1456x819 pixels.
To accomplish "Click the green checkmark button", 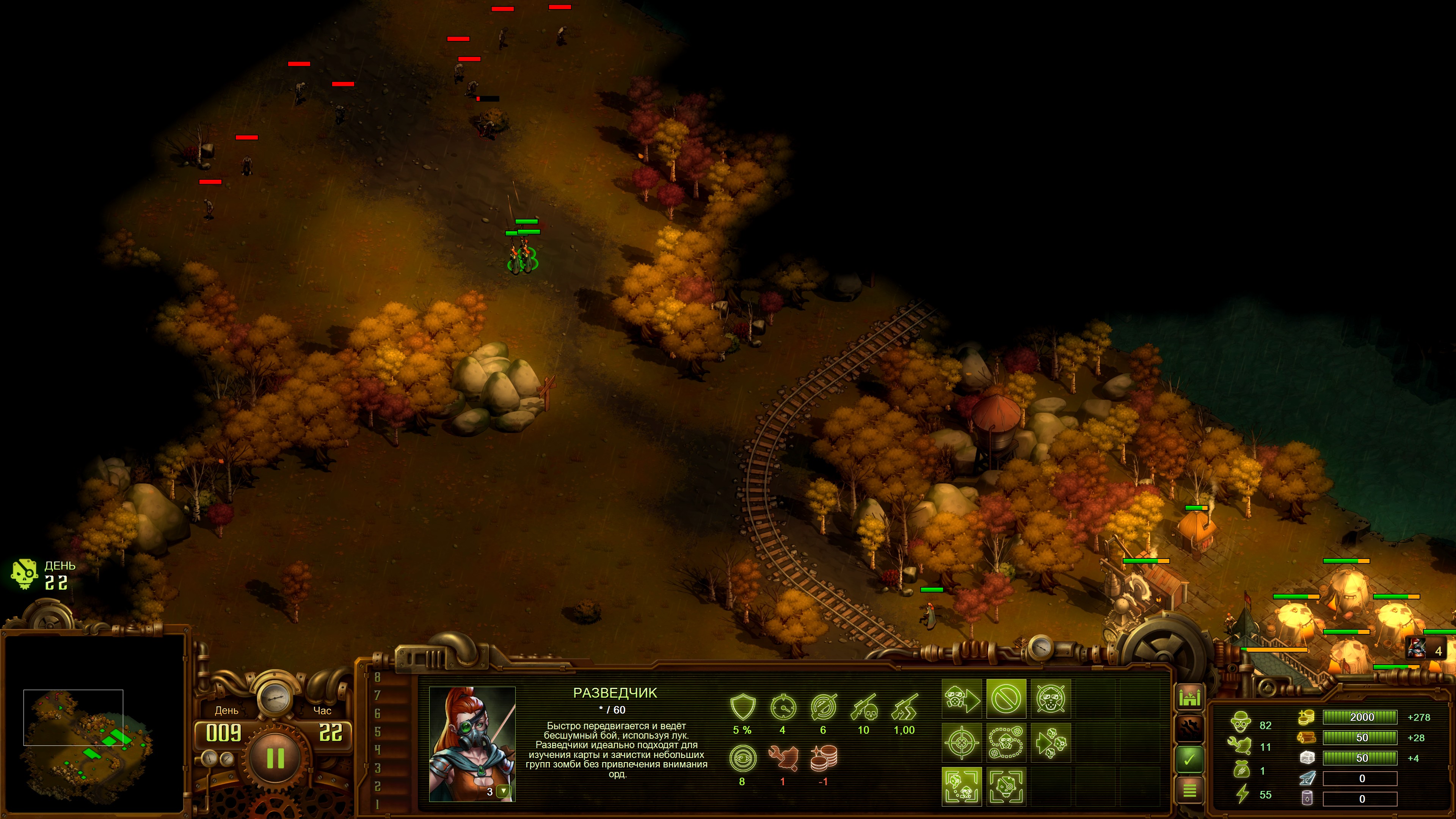I will click(1189, 759).
